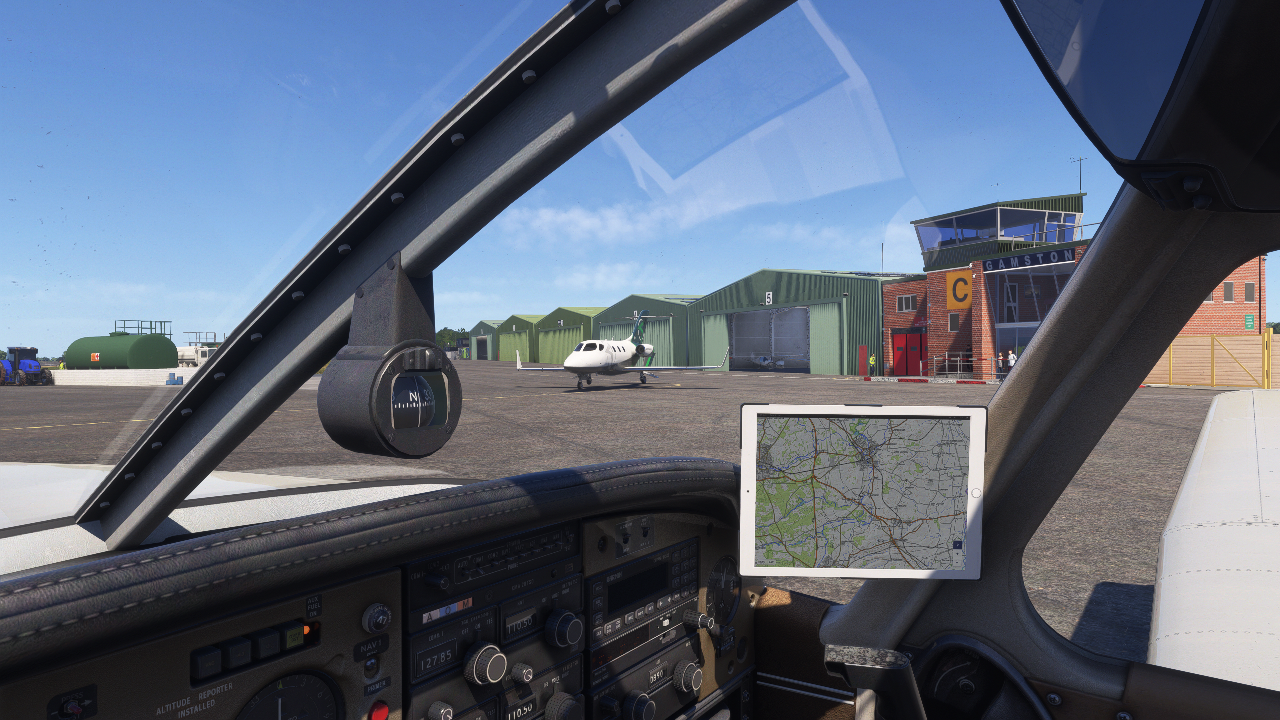Click the upper NAV 110.50 tuning knob

coord(564,629)
